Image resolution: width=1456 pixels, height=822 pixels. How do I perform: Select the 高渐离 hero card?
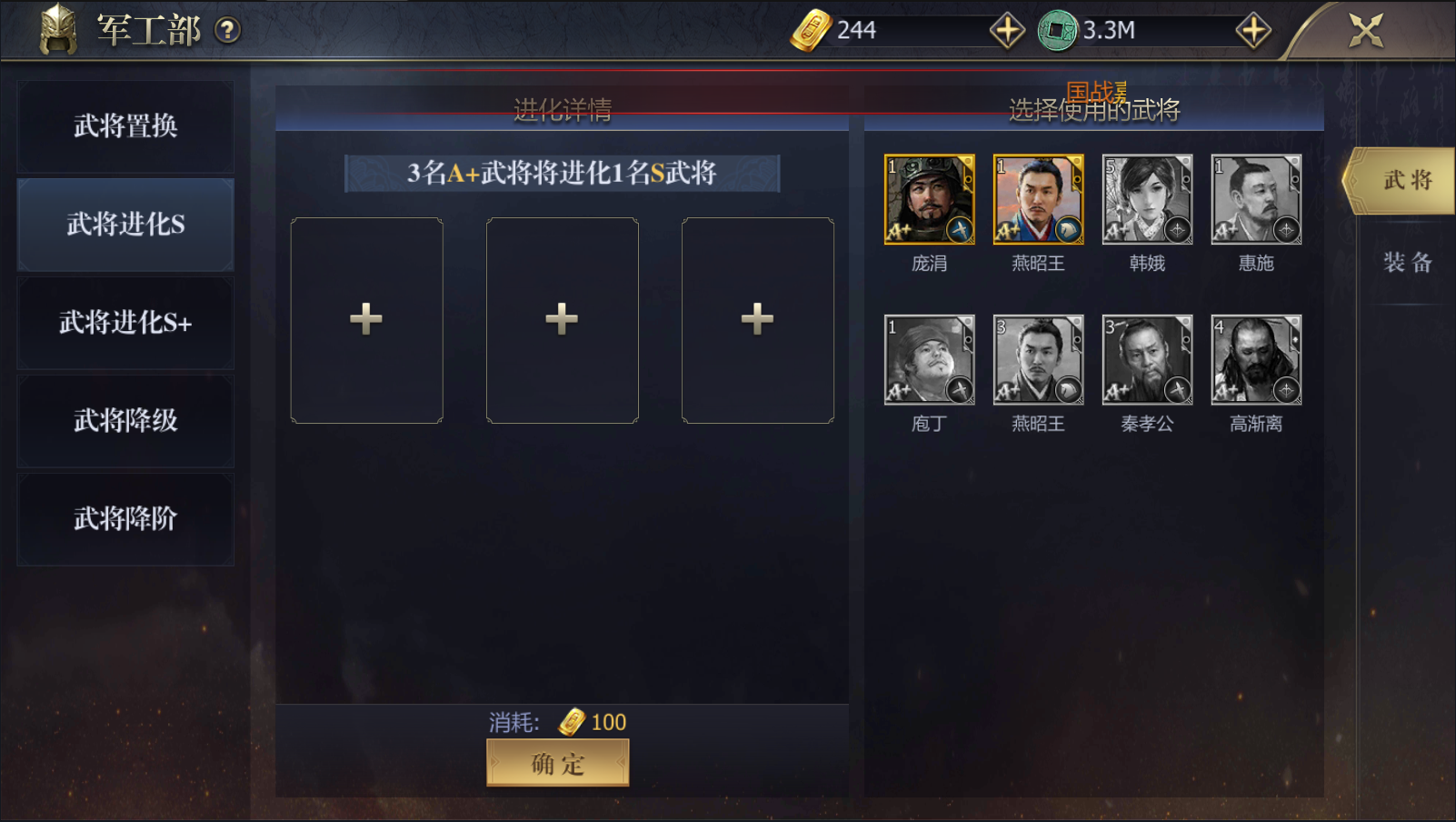(1255, 359)
